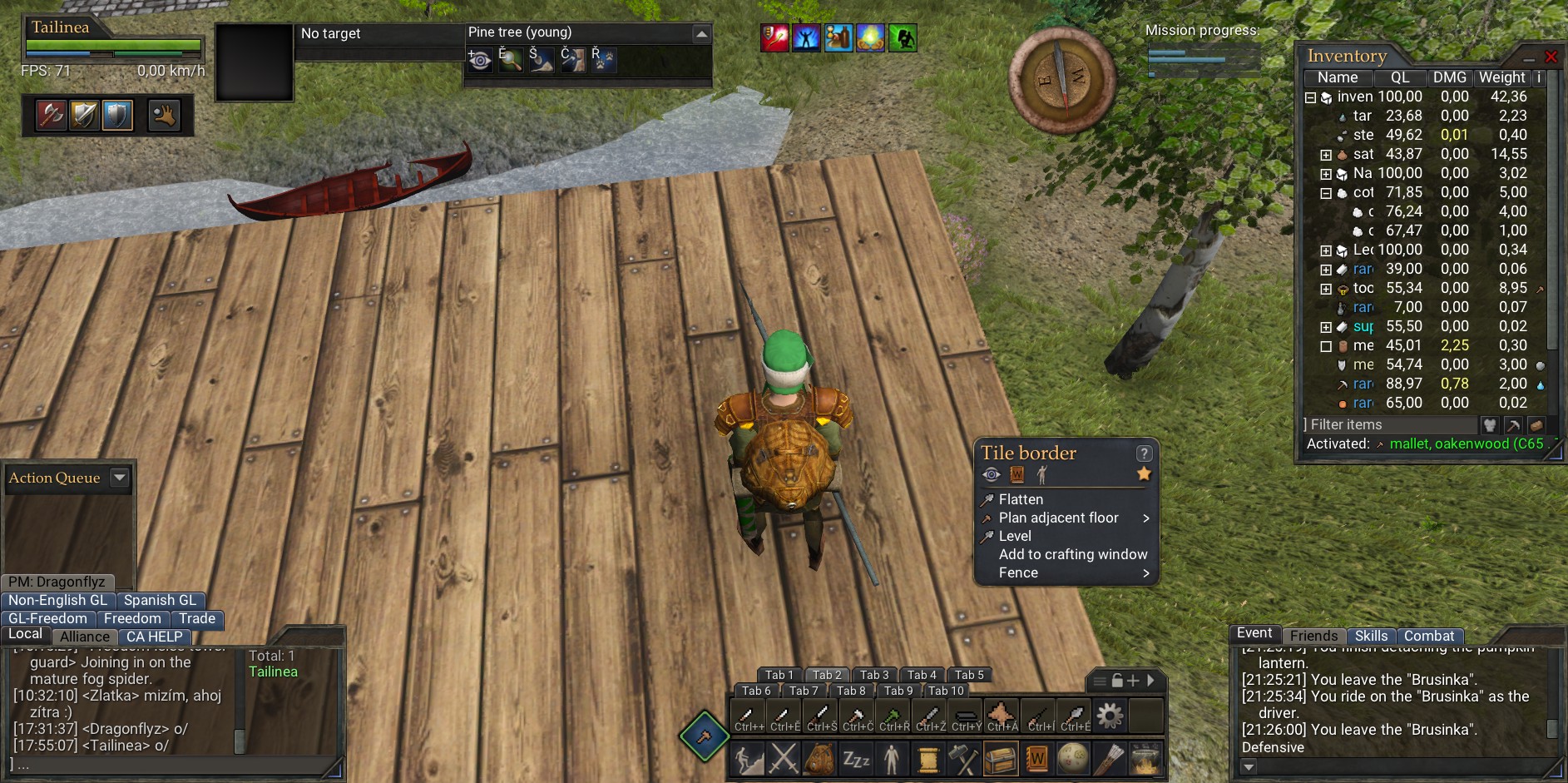Choose Add to crafting window
1568x783 pixels.
coord(1072,554)
